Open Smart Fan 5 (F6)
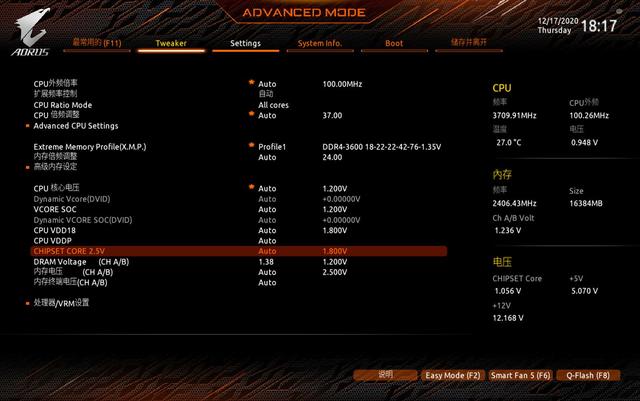This screenshot has width=640, height=401. [x=520, y=375]
